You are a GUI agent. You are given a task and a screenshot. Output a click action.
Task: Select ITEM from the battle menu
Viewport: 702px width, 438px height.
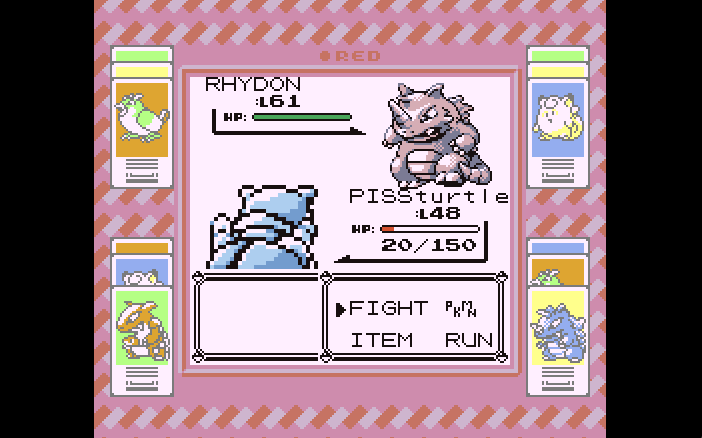(381, 340)
